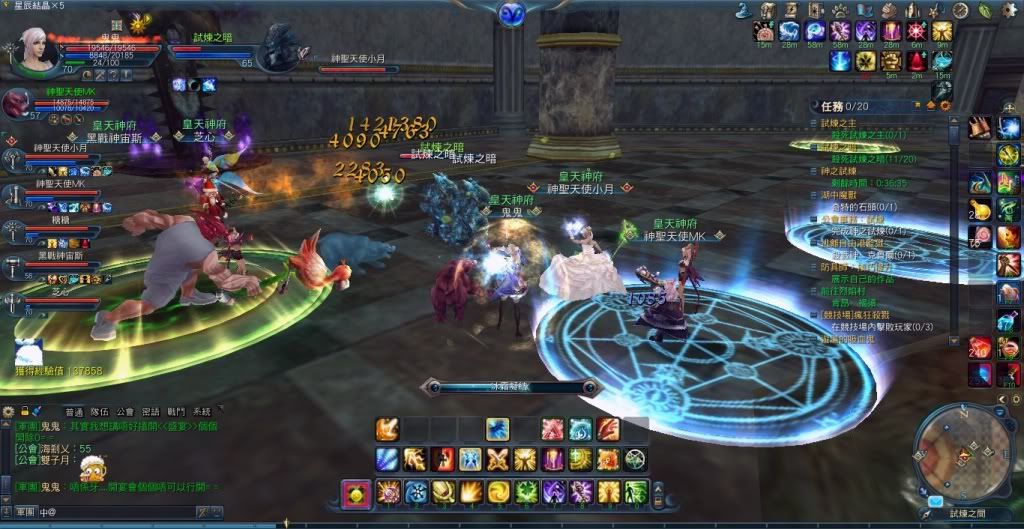1024x529 pixels.
Task: Click the red-framed yellow orb skill button
Action: [x=357, y=492]
